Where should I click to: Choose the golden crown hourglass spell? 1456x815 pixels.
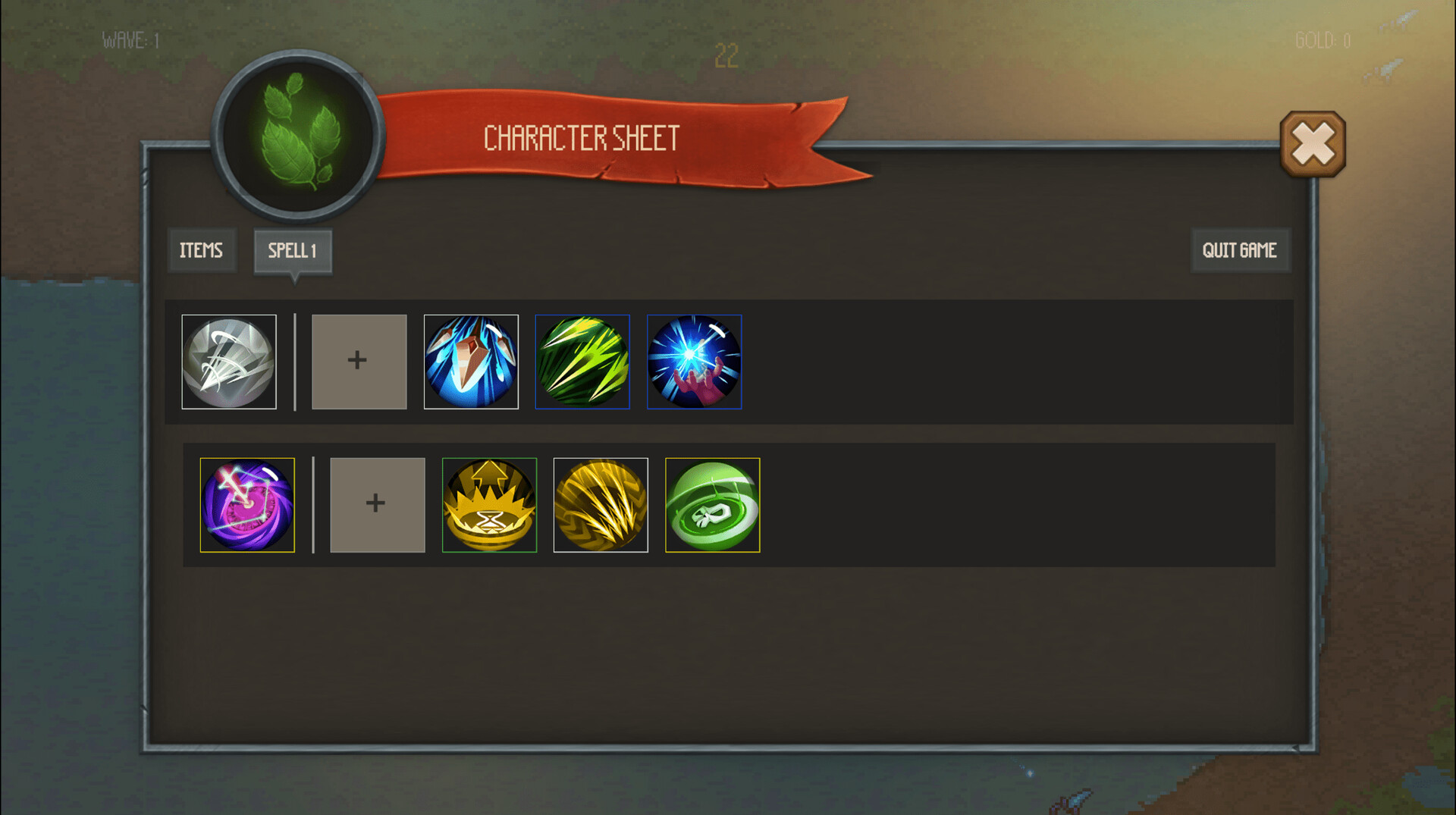point(489,505)
